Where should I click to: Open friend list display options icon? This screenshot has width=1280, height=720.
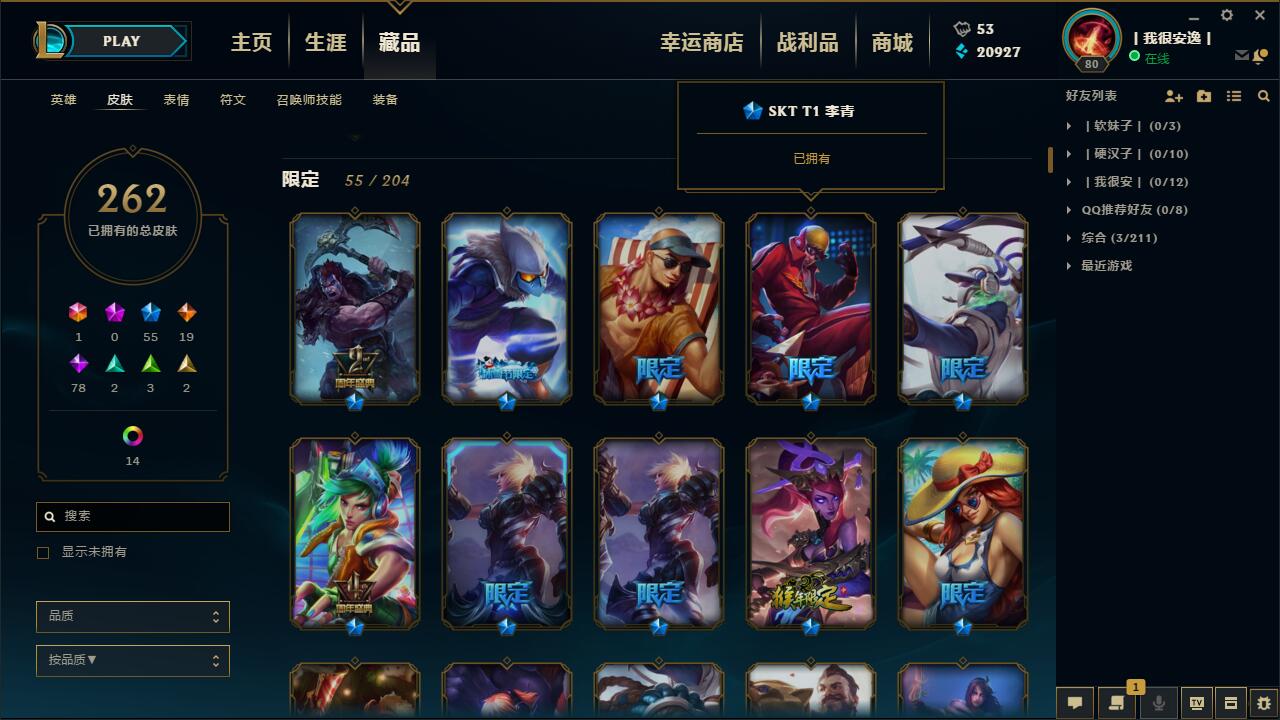click(x=1234, y=96)
